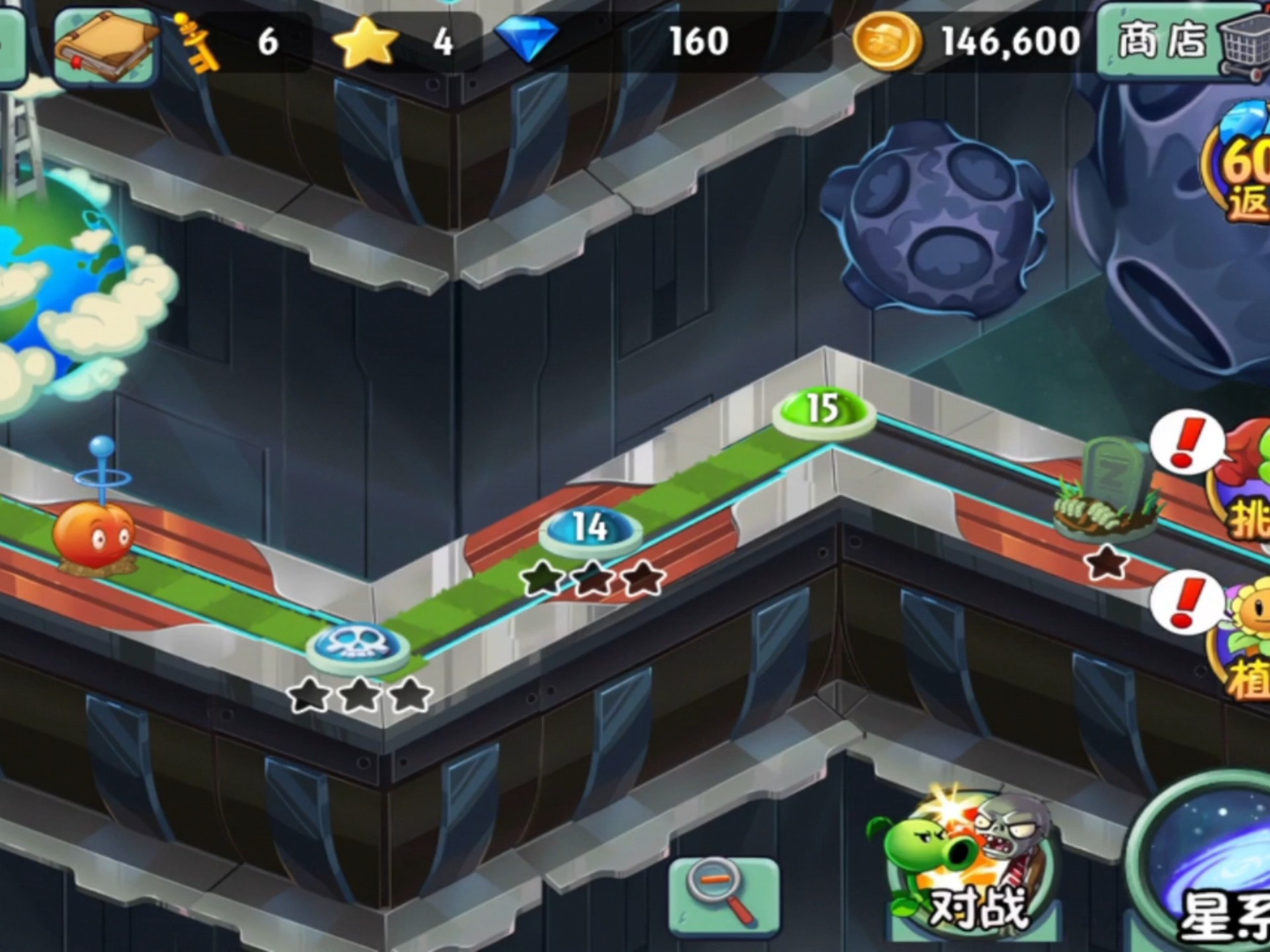This screenshot has width=1270, height=952.
Task: Open the sunflower plants menu
Action: pyautogui.click(x=1247, y=641)
